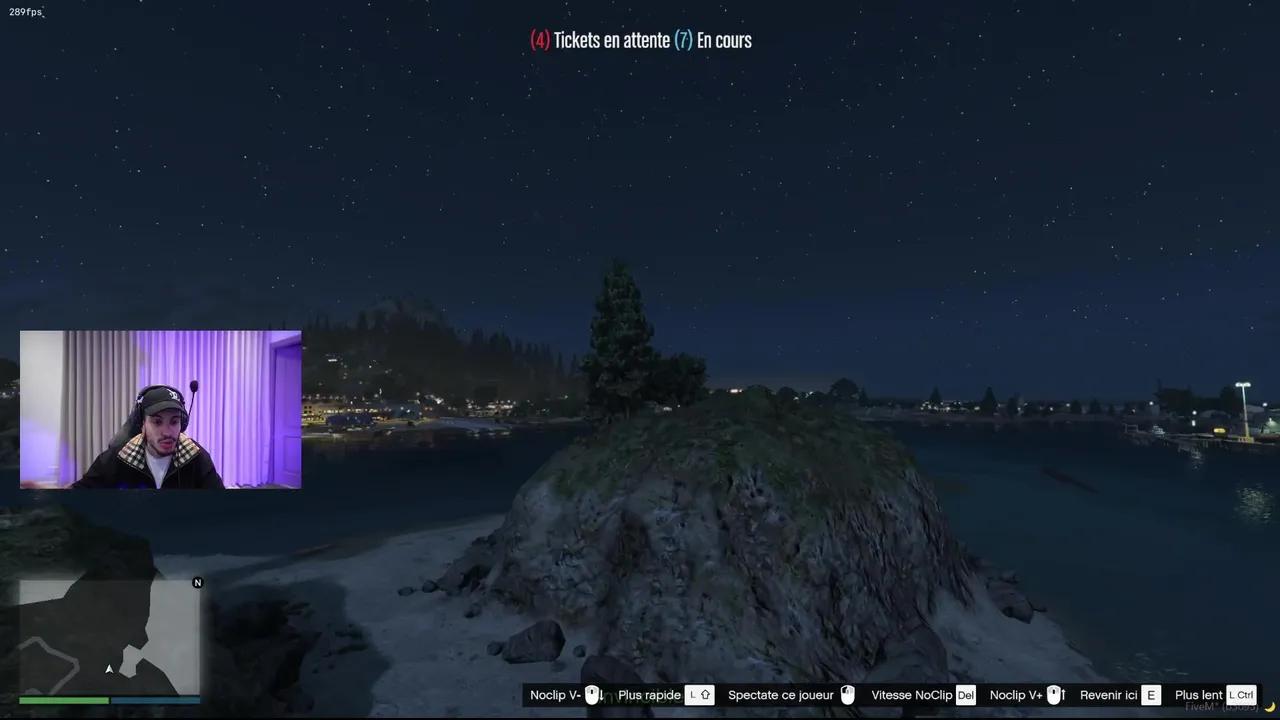Select the Spectate ce joueur mouse icon

click(847, 694)
